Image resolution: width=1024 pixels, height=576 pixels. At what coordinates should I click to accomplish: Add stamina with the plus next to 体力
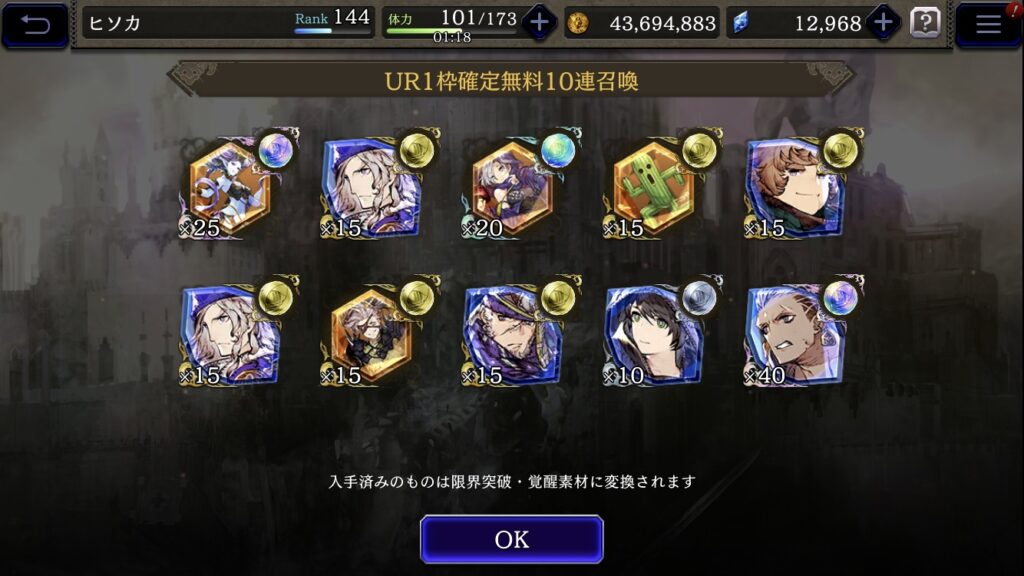[539, 23]
